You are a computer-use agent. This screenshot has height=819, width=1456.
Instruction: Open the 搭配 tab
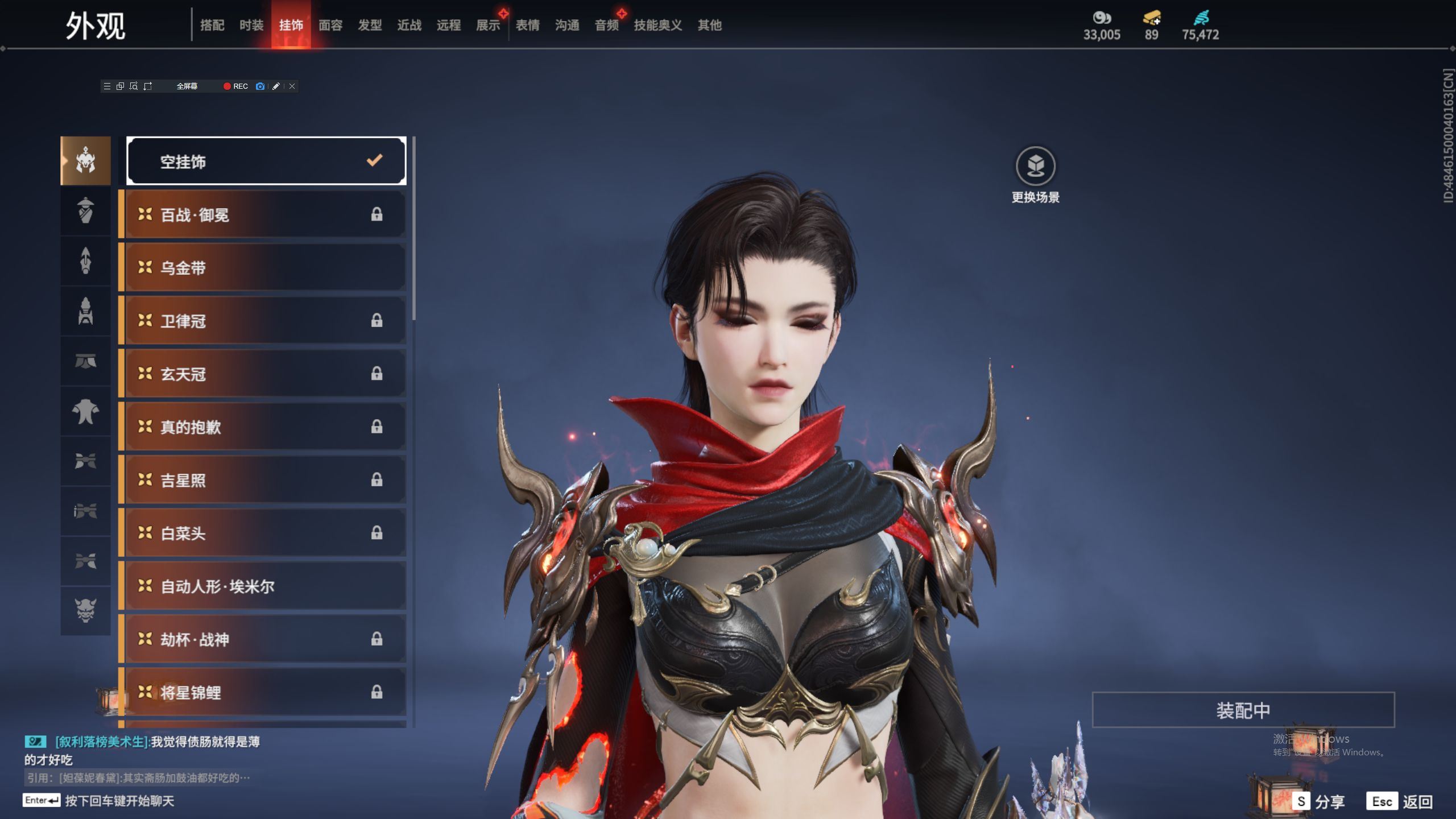click(212, 25)
